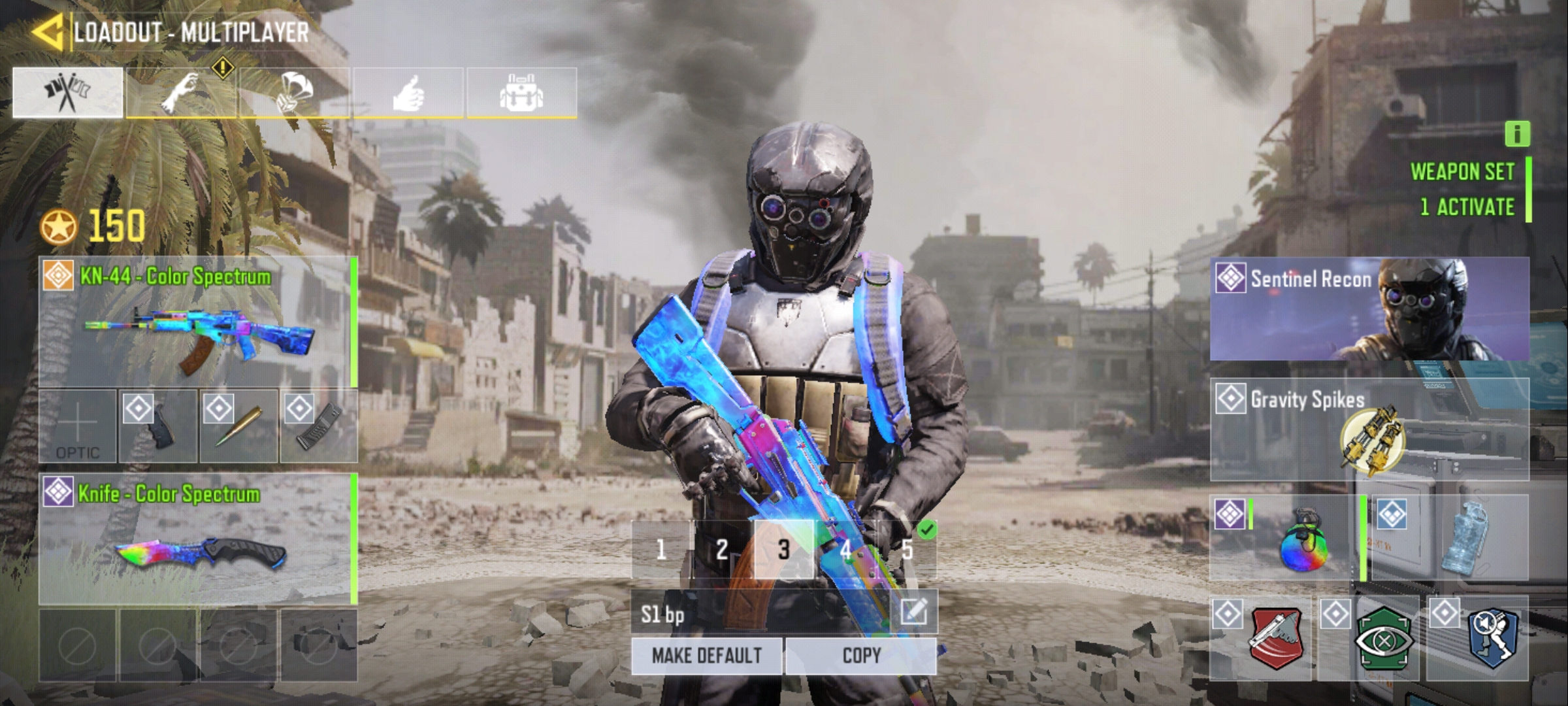The width and height of the screenshot is (1568, 706).
Task: Switch to loadout slot 1
Action: pyautogui.click(x=661, y=550)
